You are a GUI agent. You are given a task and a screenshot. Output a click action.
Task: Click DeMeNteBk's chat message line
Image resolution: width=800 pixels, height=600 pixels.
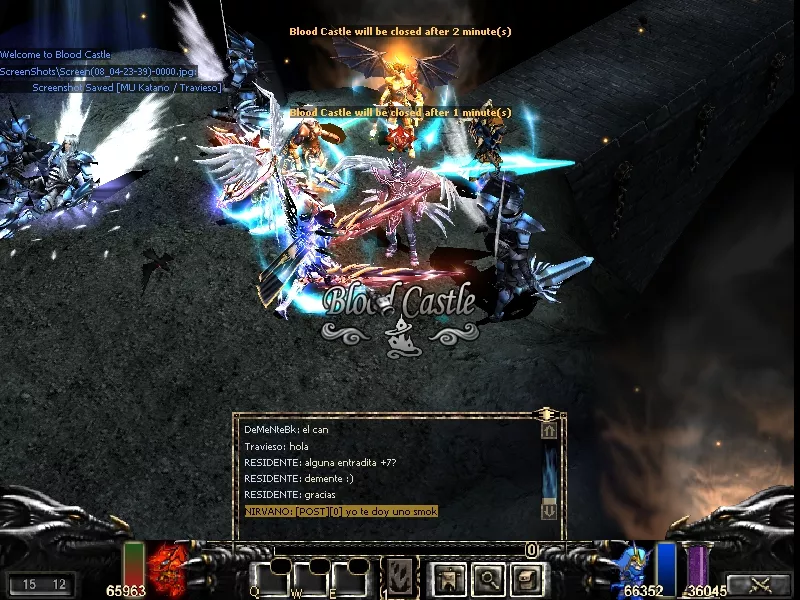286,429
